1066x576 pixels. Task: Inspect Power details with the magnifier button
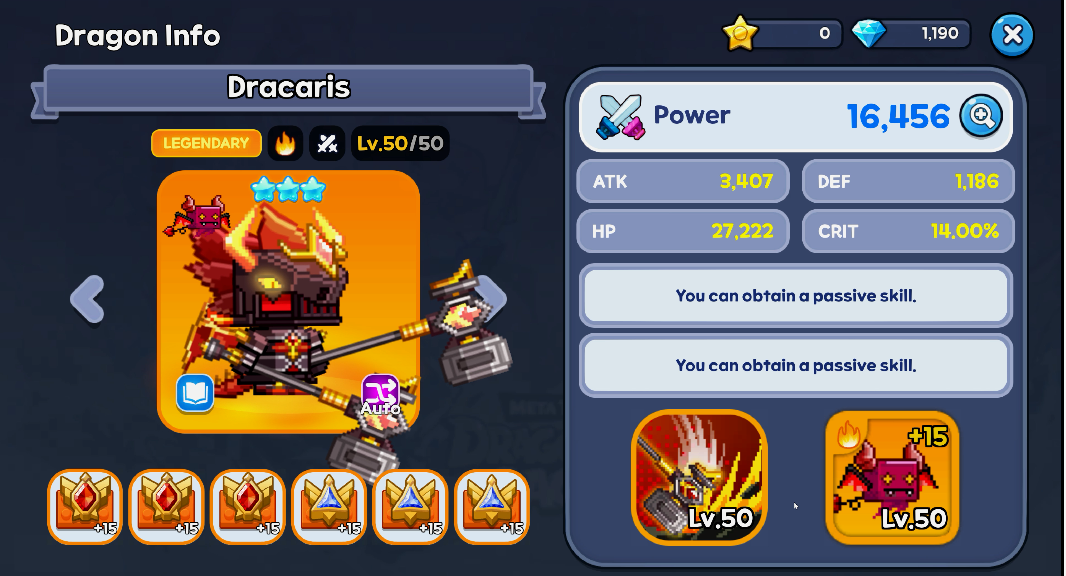pyautogui.click(x=981, y=116)
